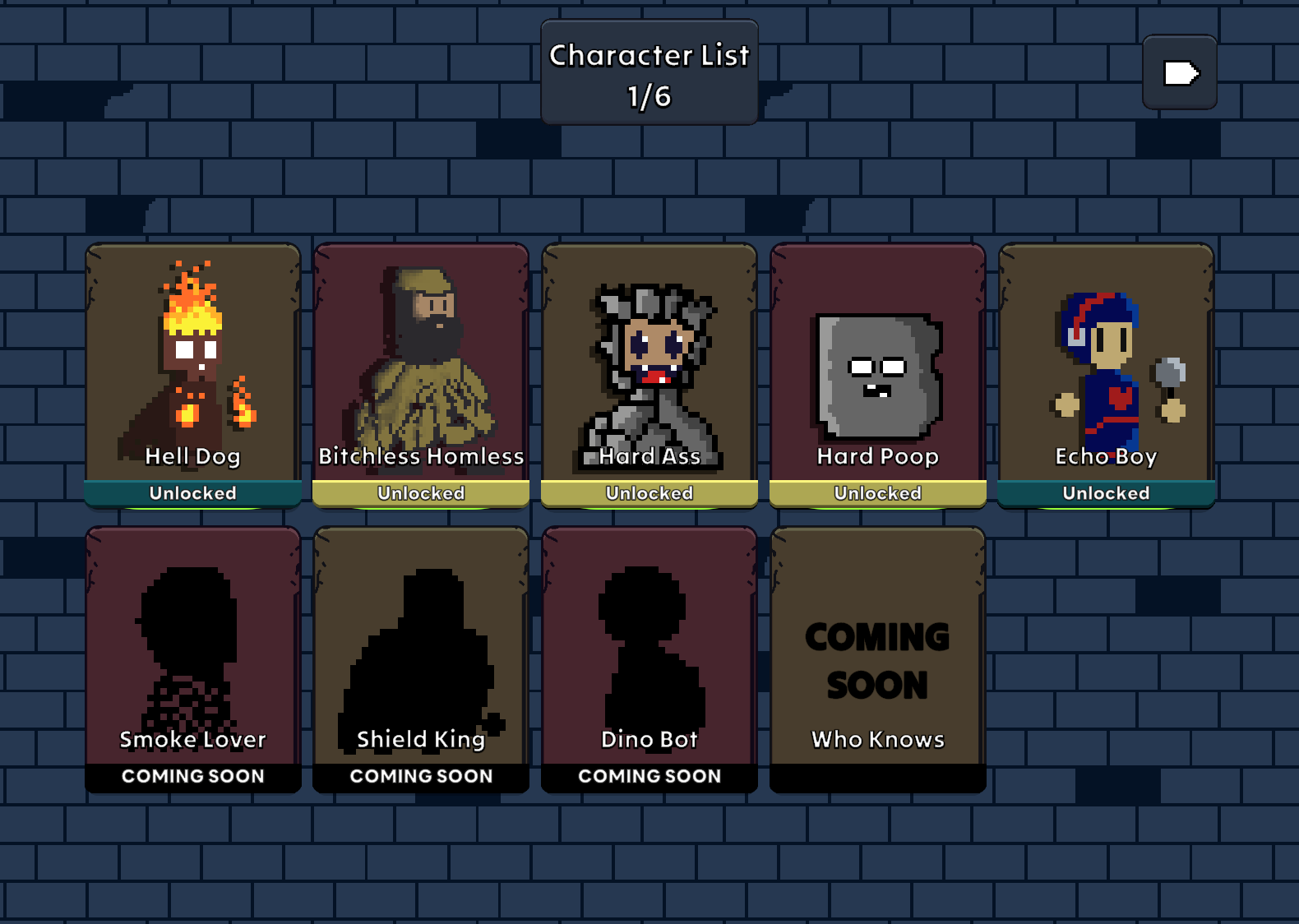Select the Hard Poop character card
This screenshot has width=1299, height=924.
(878, 375)
